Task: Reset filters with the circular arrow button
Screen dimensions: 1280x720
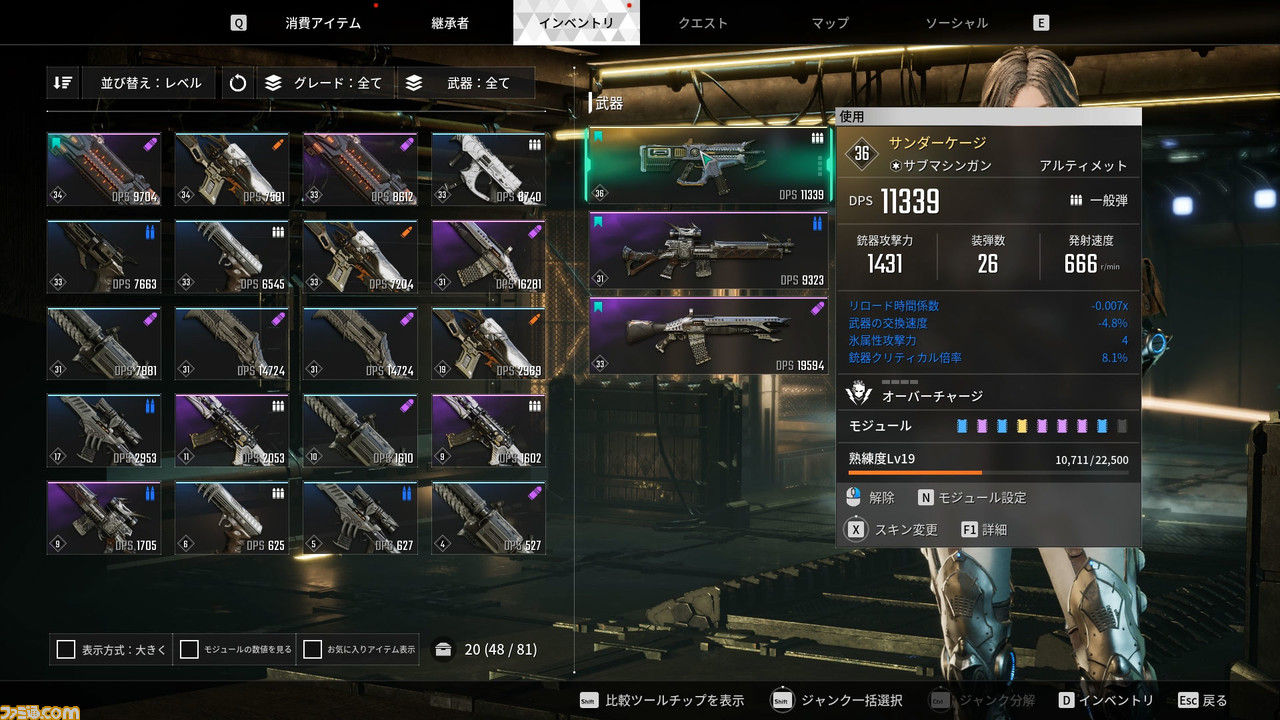Action: [x=237, y=83]
